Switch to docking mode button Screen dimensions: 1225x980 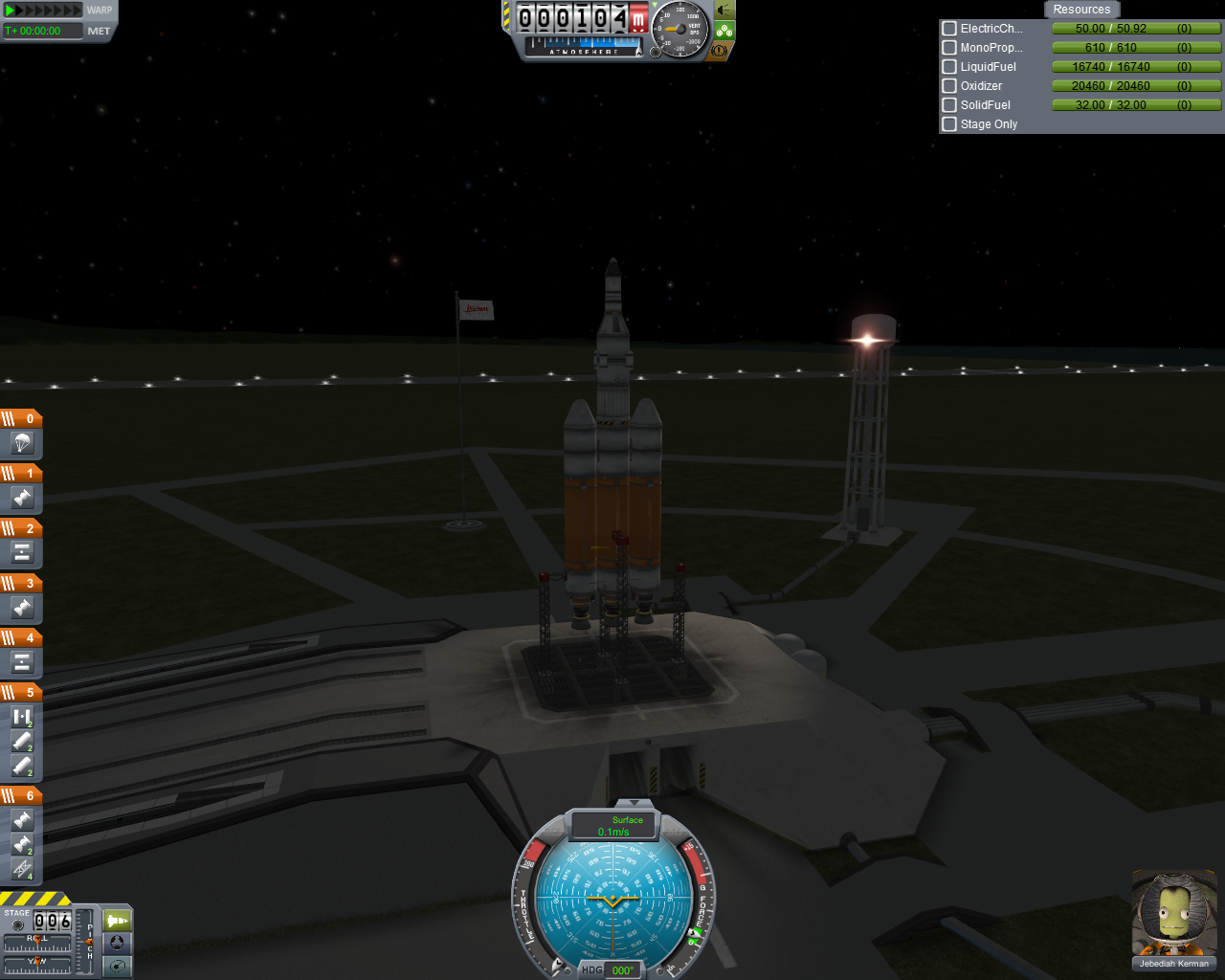point(117,943)
